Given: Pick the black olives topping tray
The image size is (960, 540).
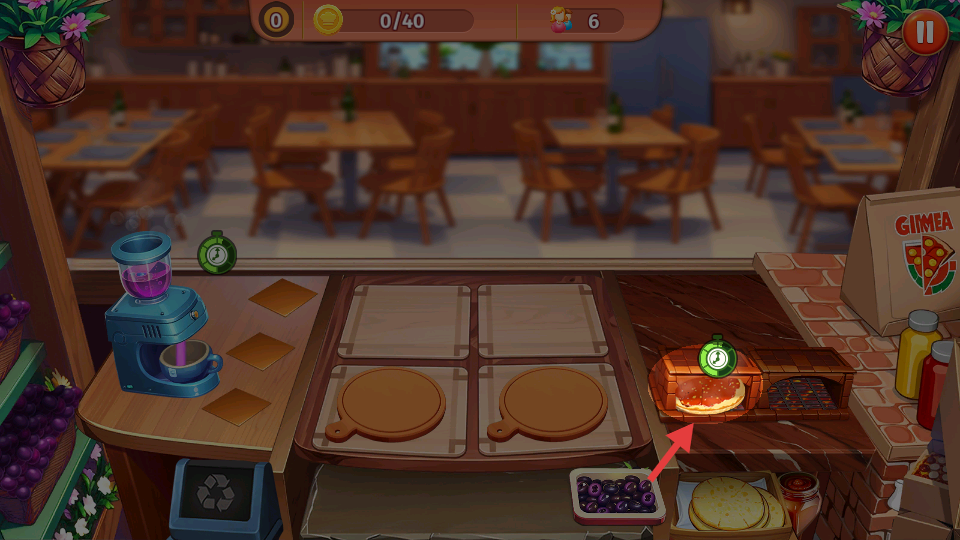Looking at the screenshot, I should [617, 494].
